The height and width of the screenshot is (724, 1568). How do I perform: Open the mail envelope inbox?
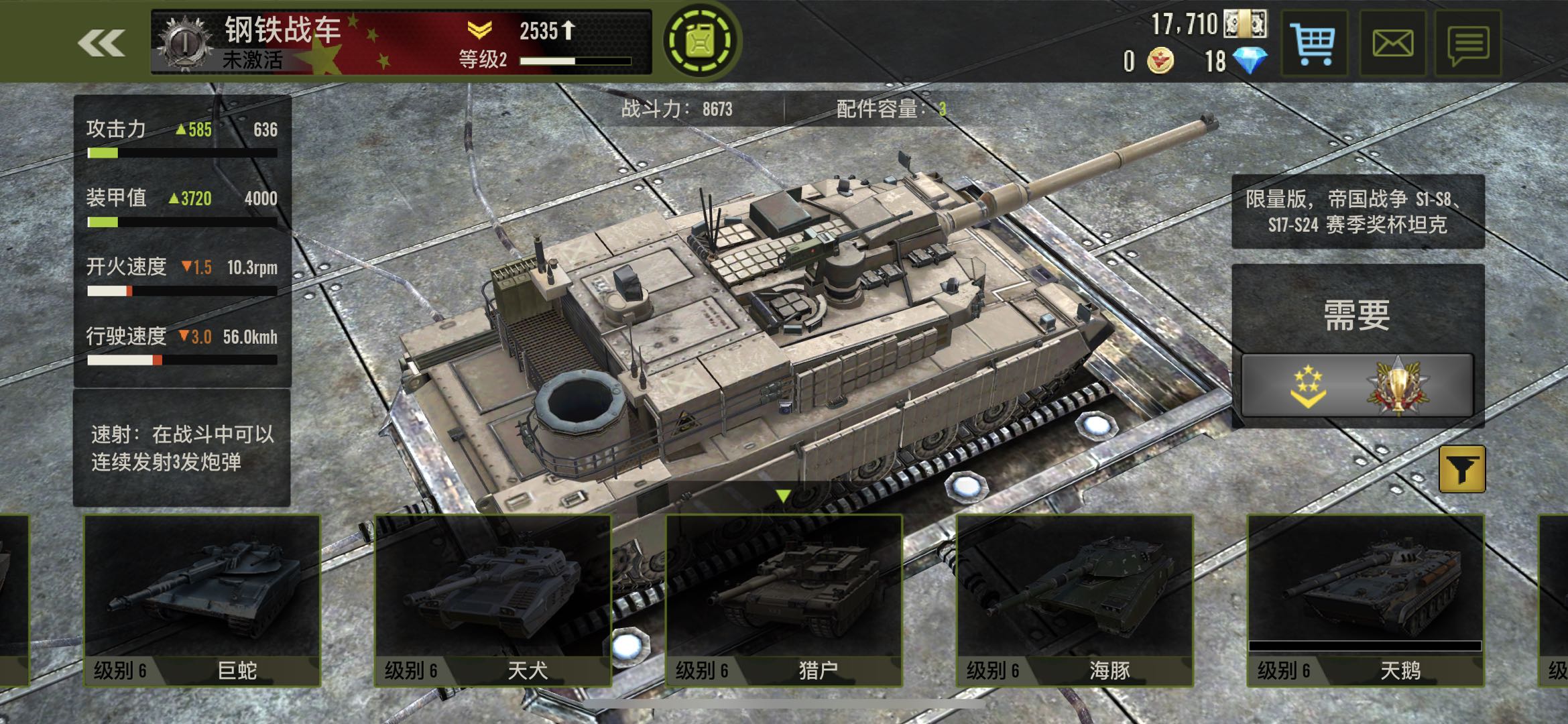[x=1392, y=44]
